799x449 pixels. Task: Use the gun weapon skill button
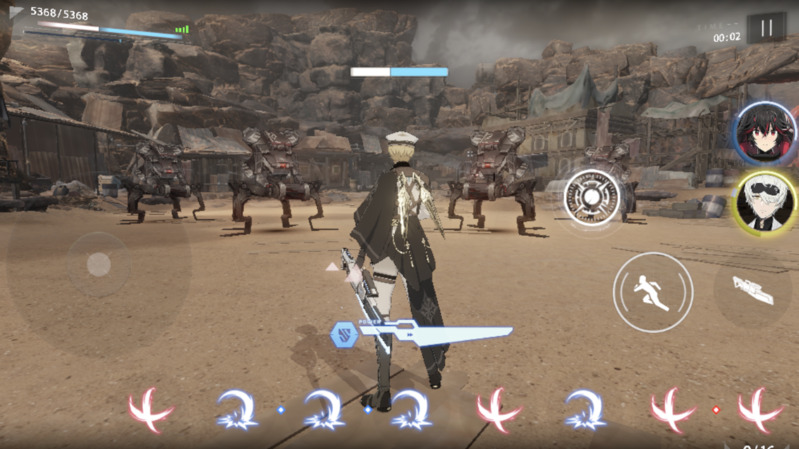(x=753, y=290)
